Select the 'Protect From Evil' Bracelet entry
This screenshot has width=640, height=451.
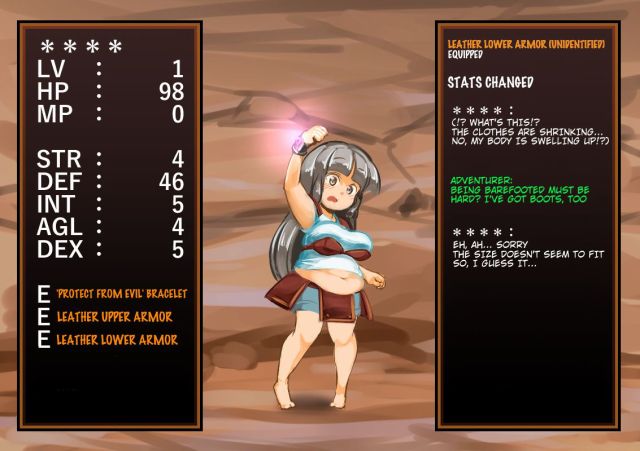[x=122, y=294]
